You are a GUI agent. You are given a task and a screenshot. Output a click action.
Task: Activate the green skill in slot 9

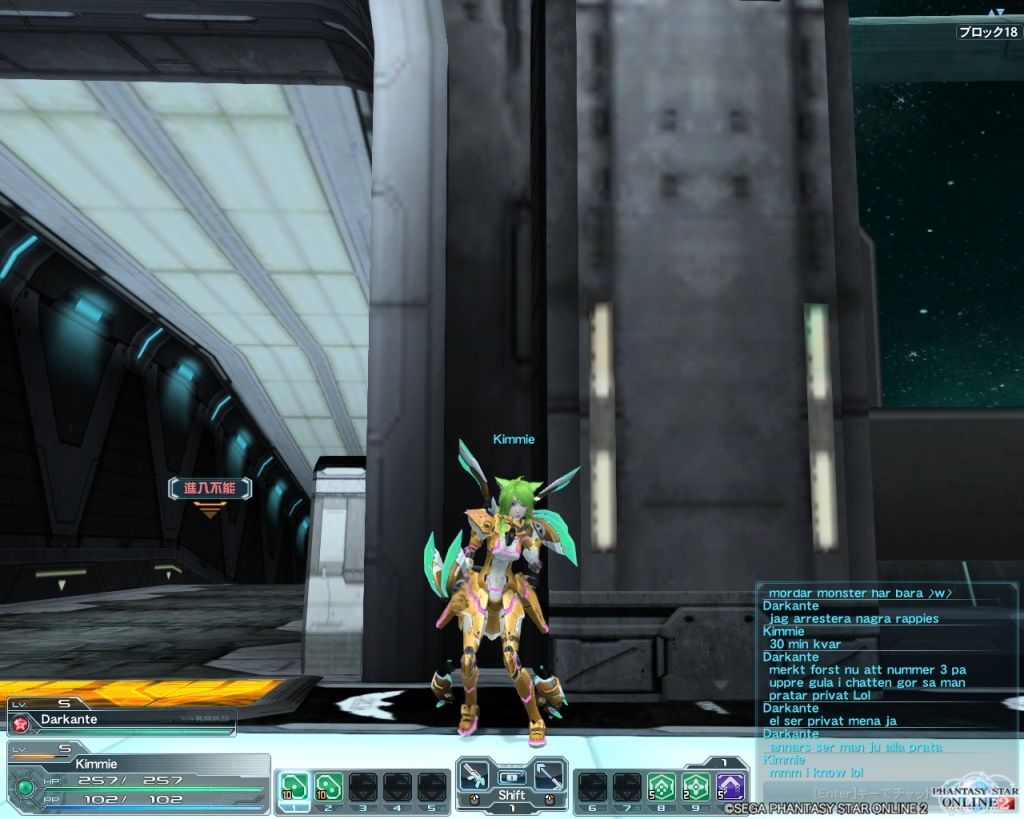[x=696, y=786]
